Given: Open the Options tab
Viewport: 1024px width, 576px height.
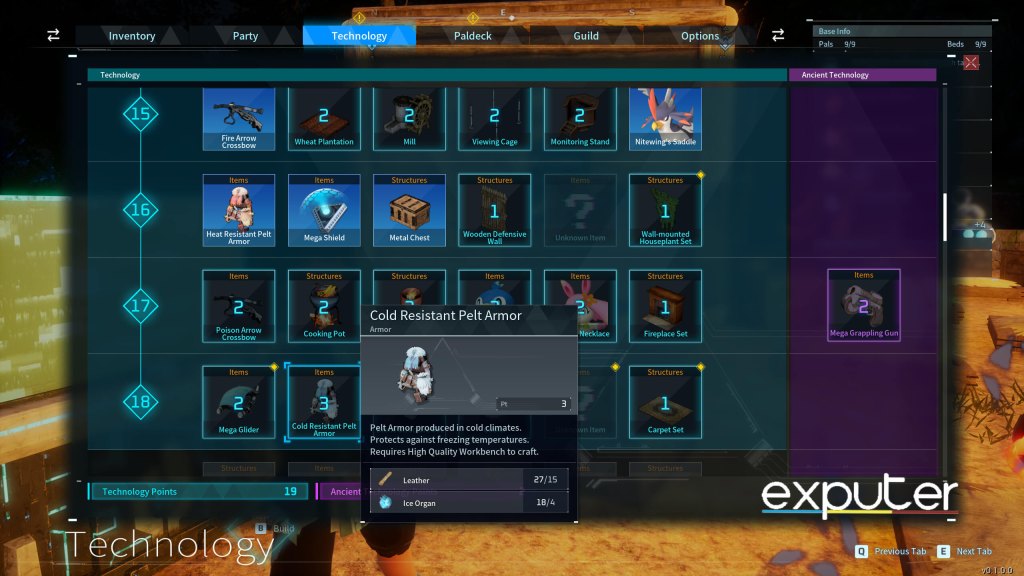Looking at the screenshot, I should tap(700, 36).
